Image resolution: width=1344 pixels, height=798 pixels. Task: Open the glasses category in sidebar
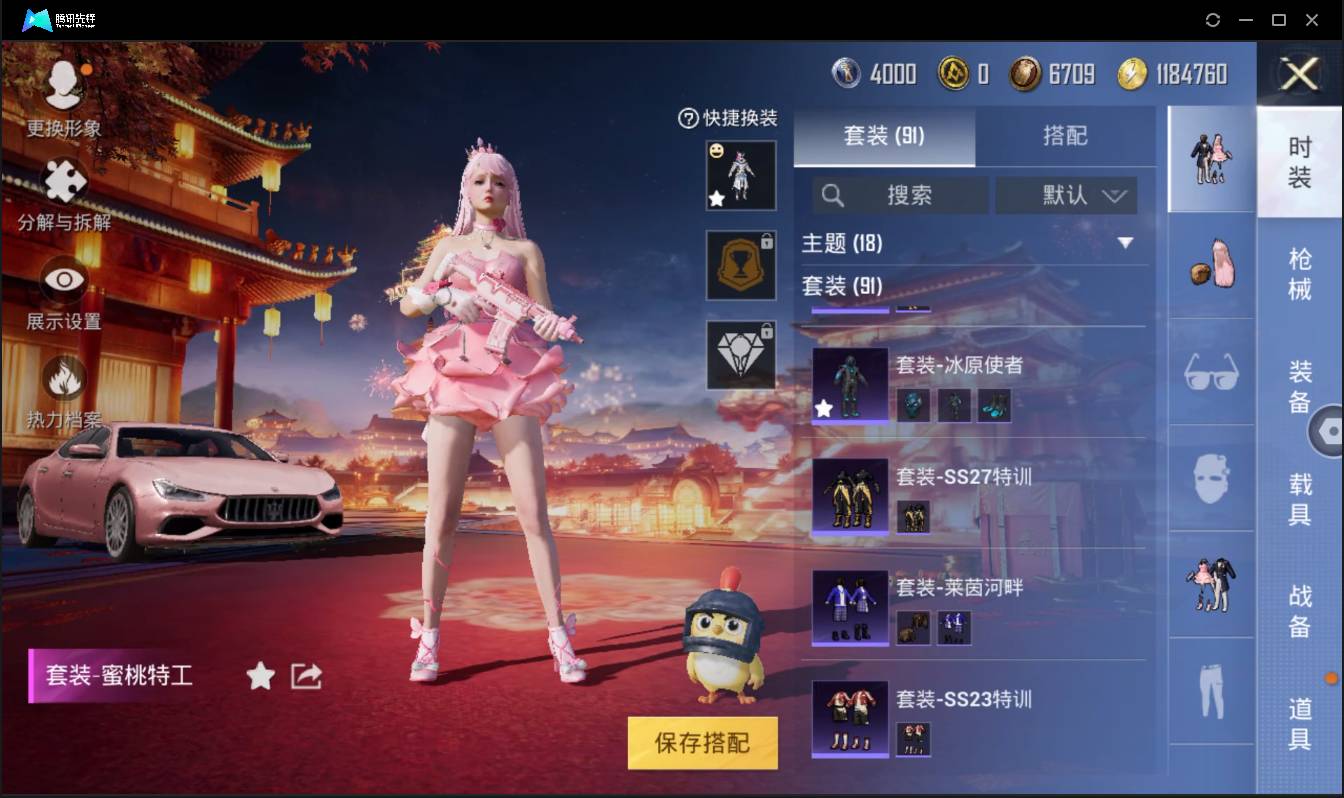1210,375
